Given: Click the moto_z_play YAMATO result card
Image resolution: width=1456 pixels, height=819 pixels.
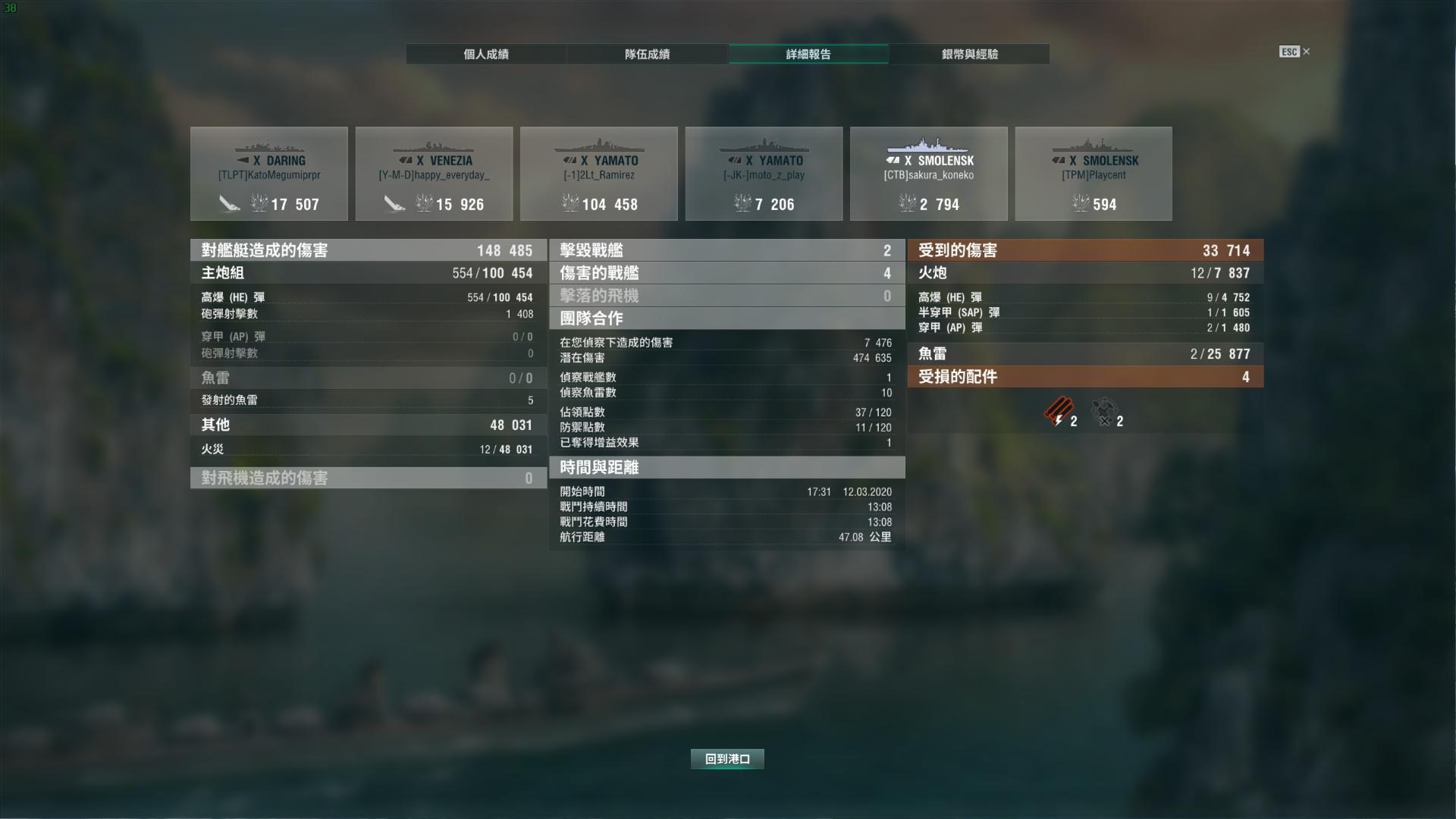Looking at the screenshot, I should pyautogui.click(x=764, y=173).
